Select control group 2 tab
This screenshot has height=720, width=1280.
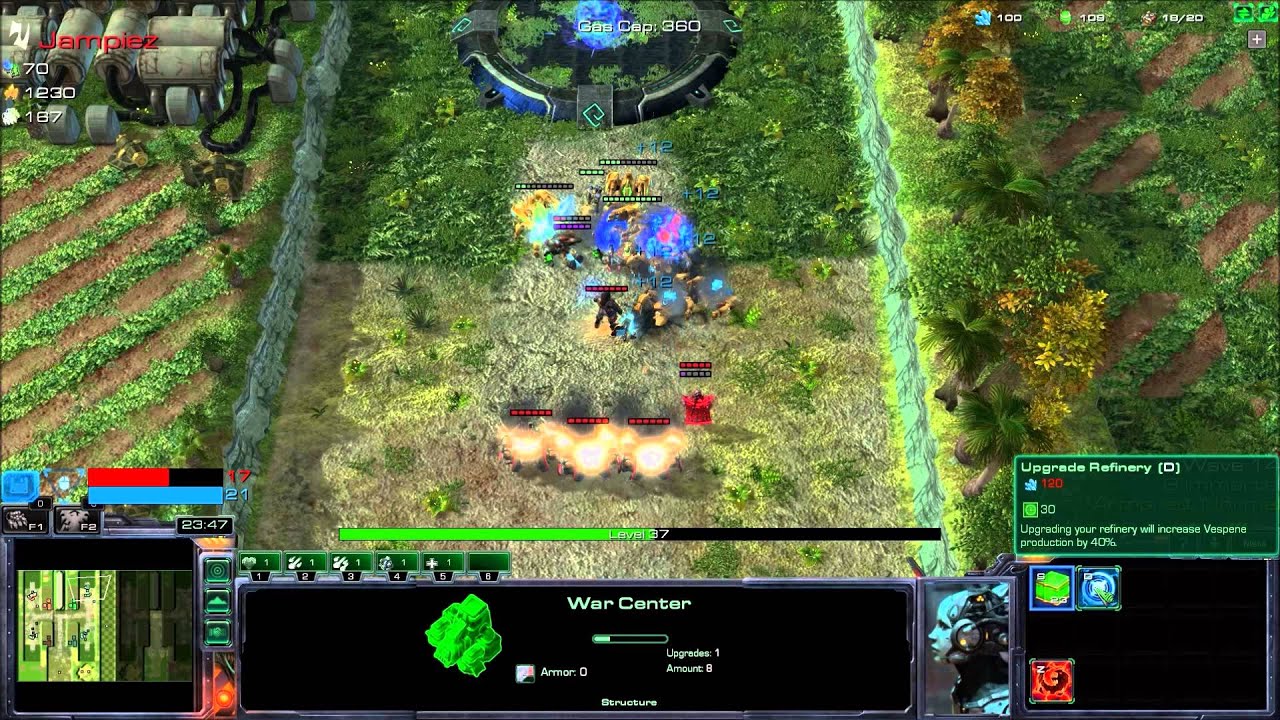[306, 564]
